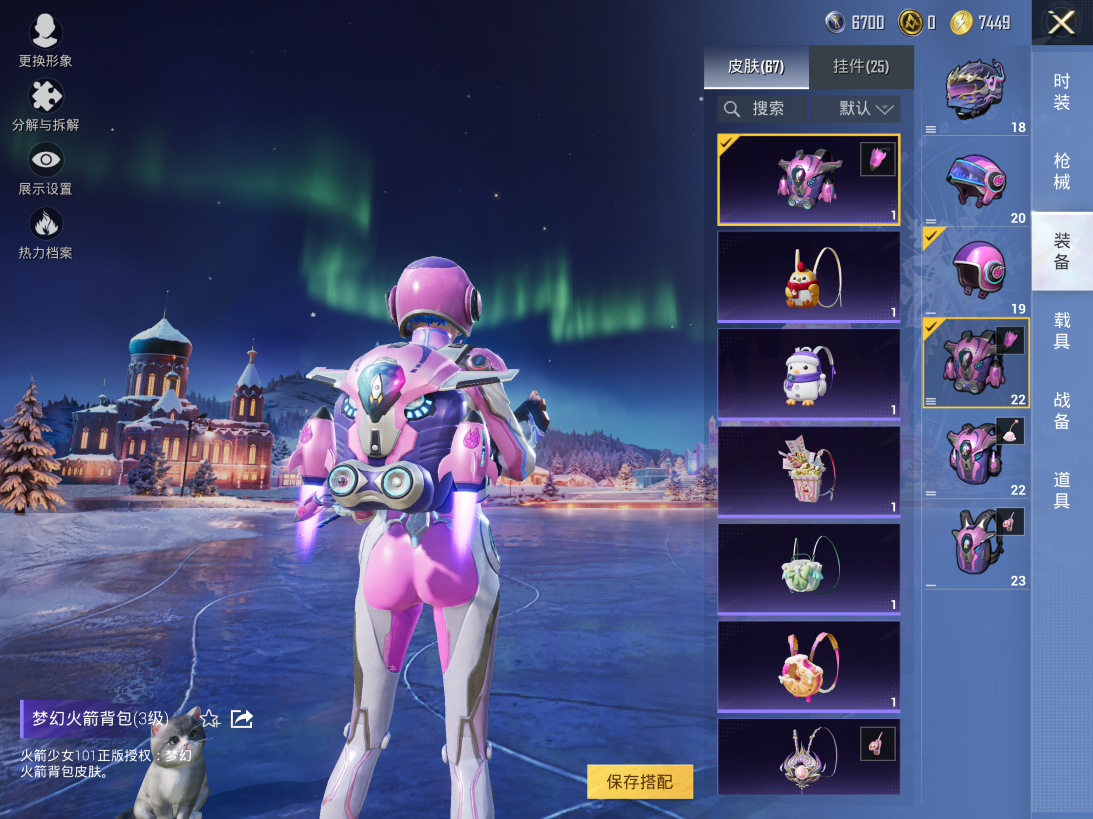Switch to the 皮肤(67) tab
The image size is (1093, 819).
click(x=756, y=67)
